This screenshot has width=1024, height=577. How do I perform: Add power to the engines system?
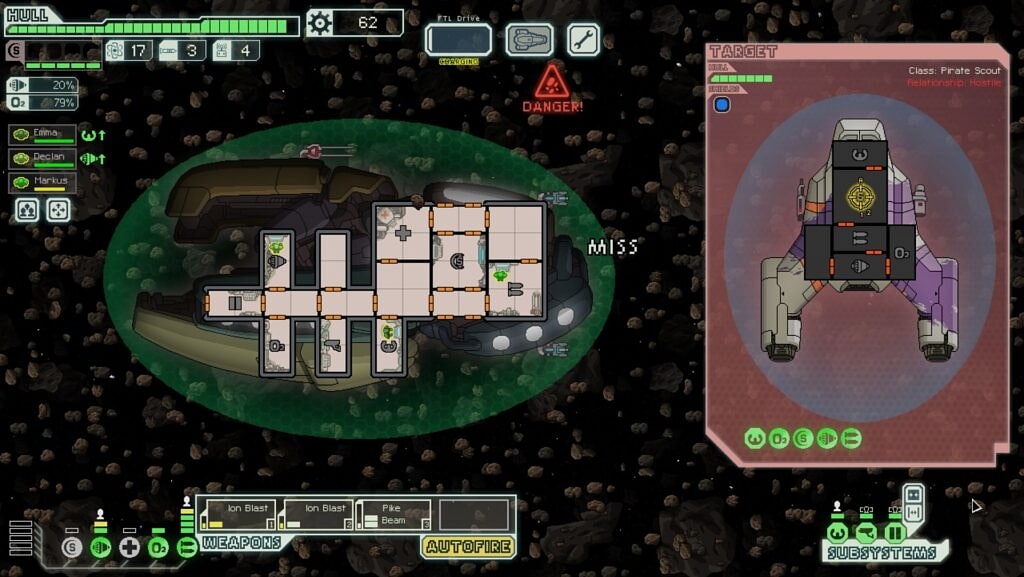[100, 547]
